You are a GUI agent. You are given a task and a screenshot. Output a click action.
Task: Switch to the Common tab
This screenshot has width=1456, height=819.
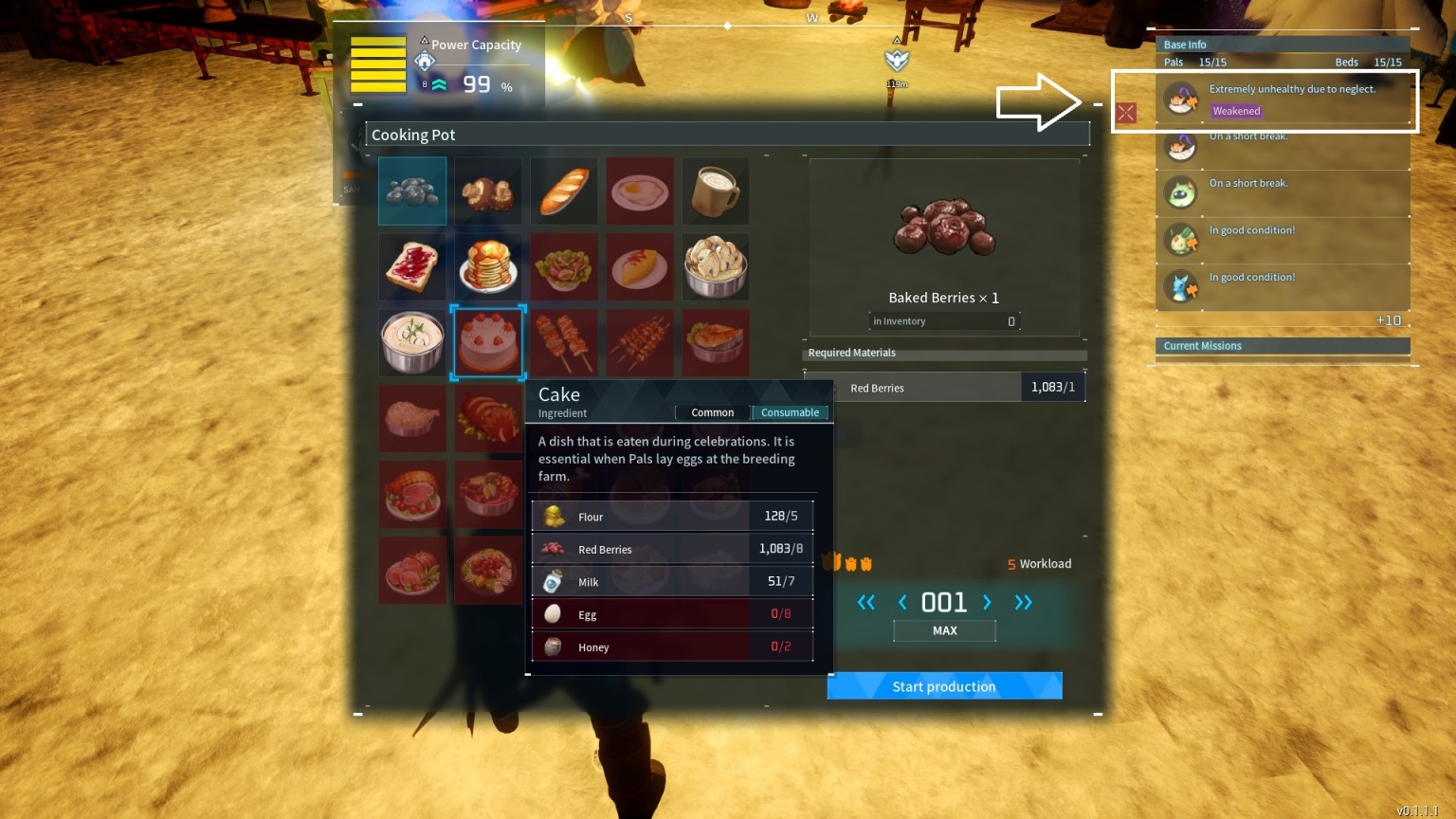tap(712, 412)
